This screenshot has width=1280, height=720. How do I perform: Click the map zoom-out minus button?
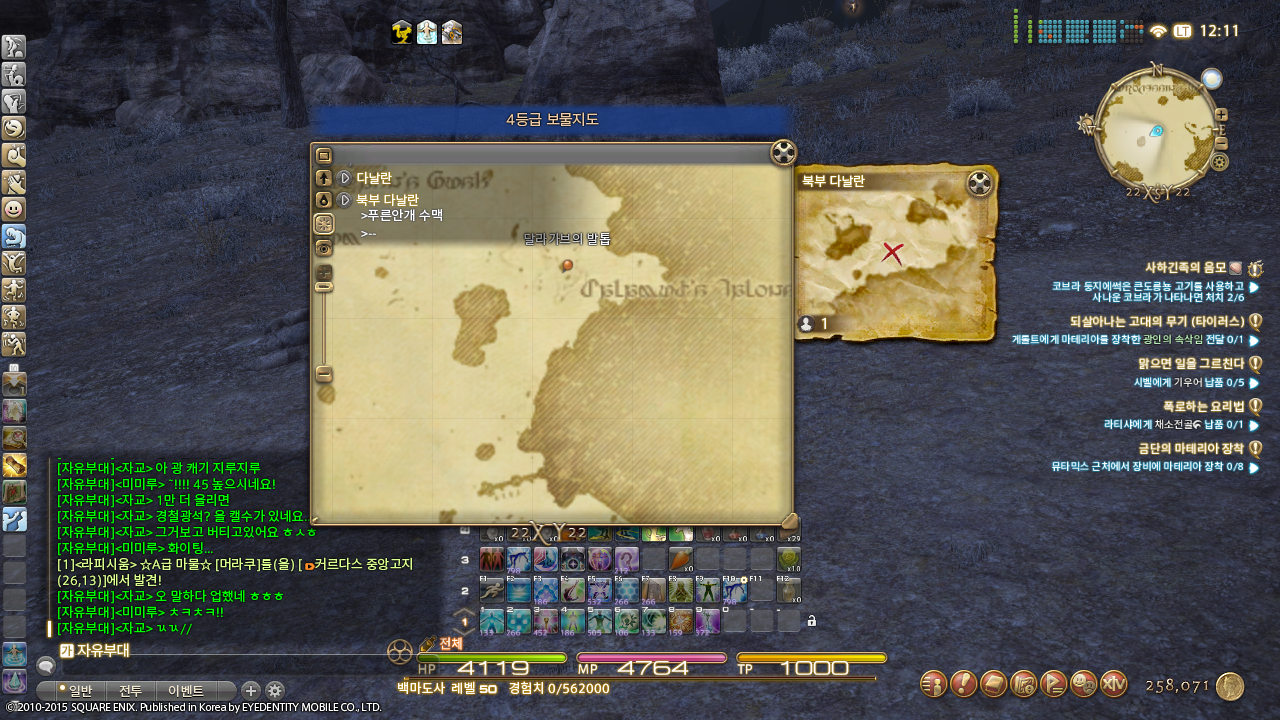point(324,374)
